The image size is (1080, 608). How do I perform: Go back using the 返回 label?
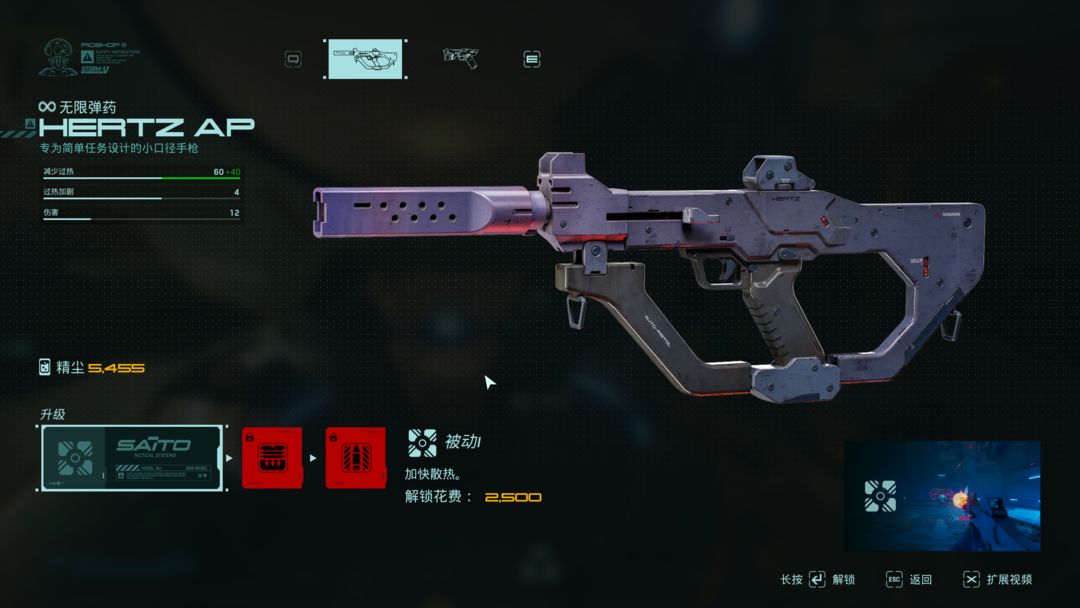pos(920,580)
